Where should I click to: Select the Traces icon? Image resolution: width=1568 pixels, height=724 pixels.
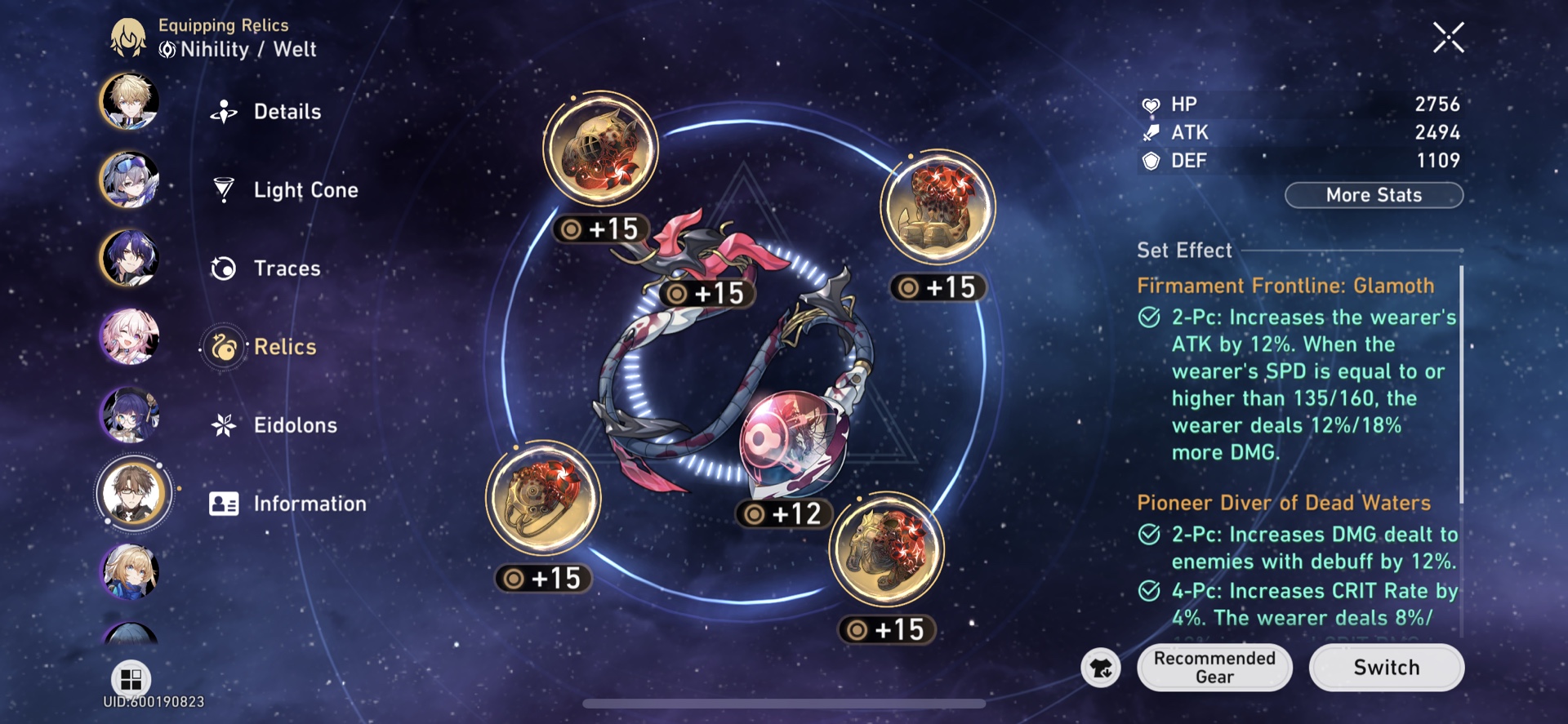point(221,268)
